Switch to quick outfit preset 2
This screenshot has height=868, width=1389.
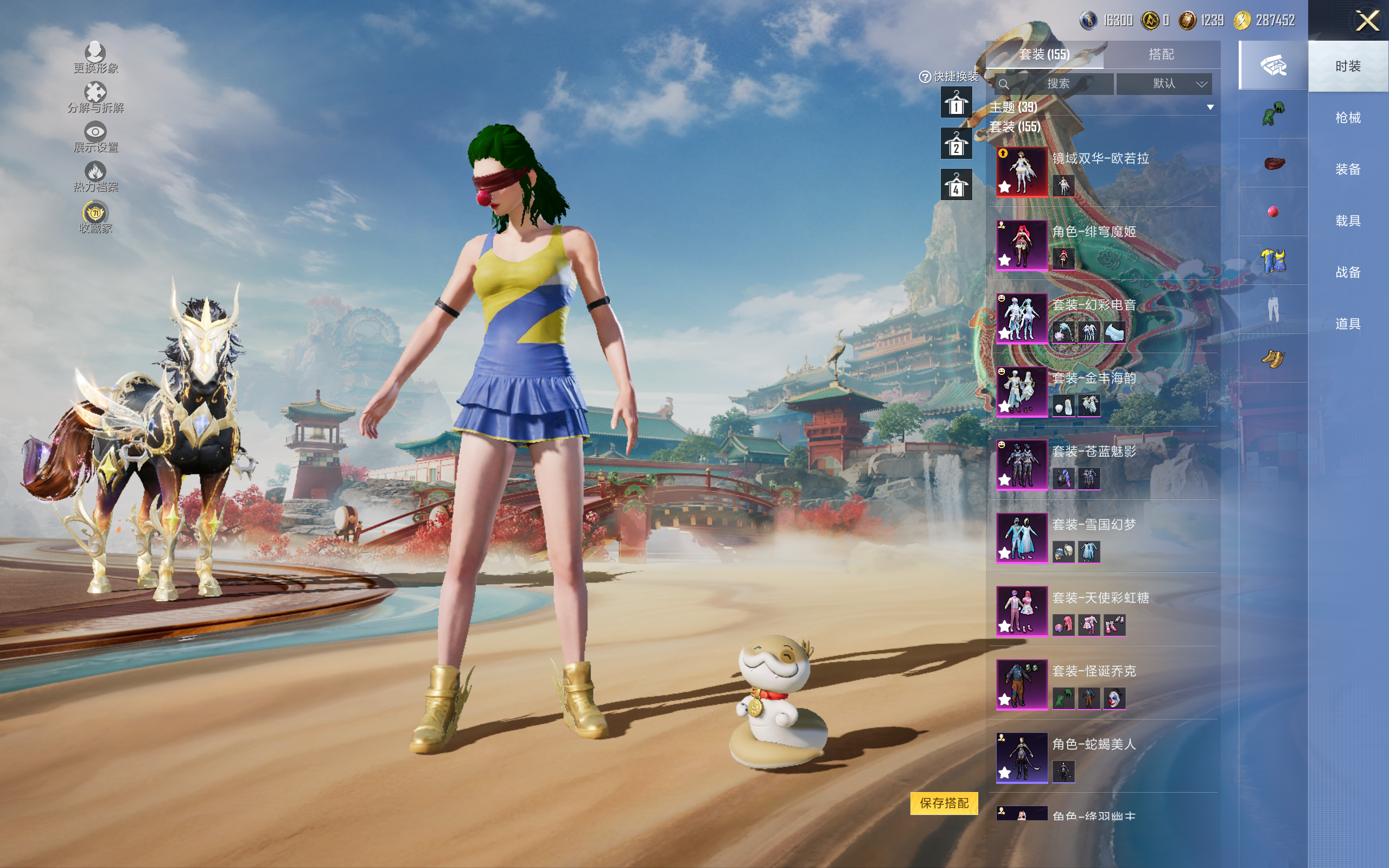click(x=955, y=144)
